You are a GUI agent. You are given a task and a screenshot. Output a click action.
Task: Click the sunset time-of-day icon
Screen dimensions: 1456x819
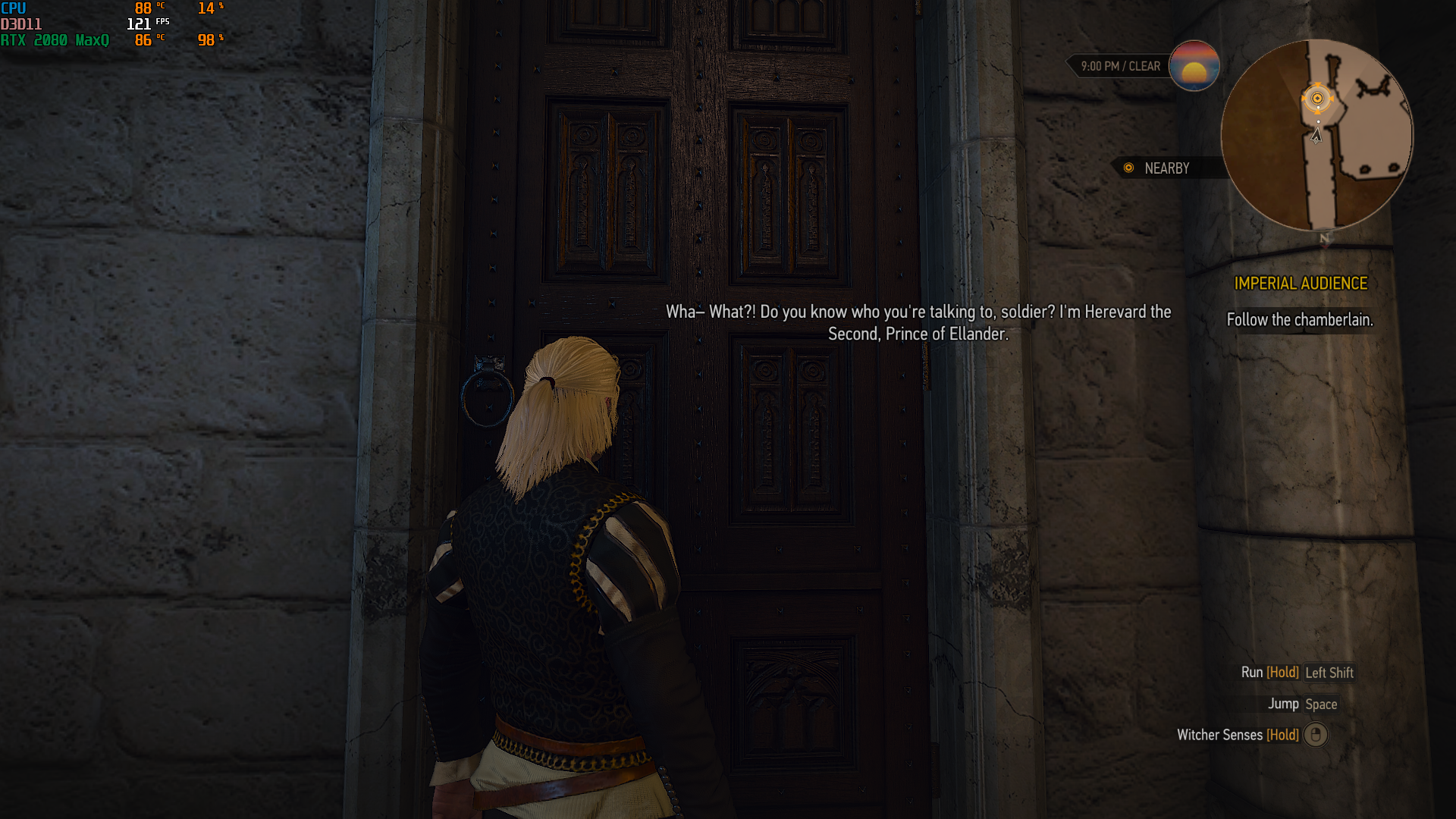pos(1194,66)
